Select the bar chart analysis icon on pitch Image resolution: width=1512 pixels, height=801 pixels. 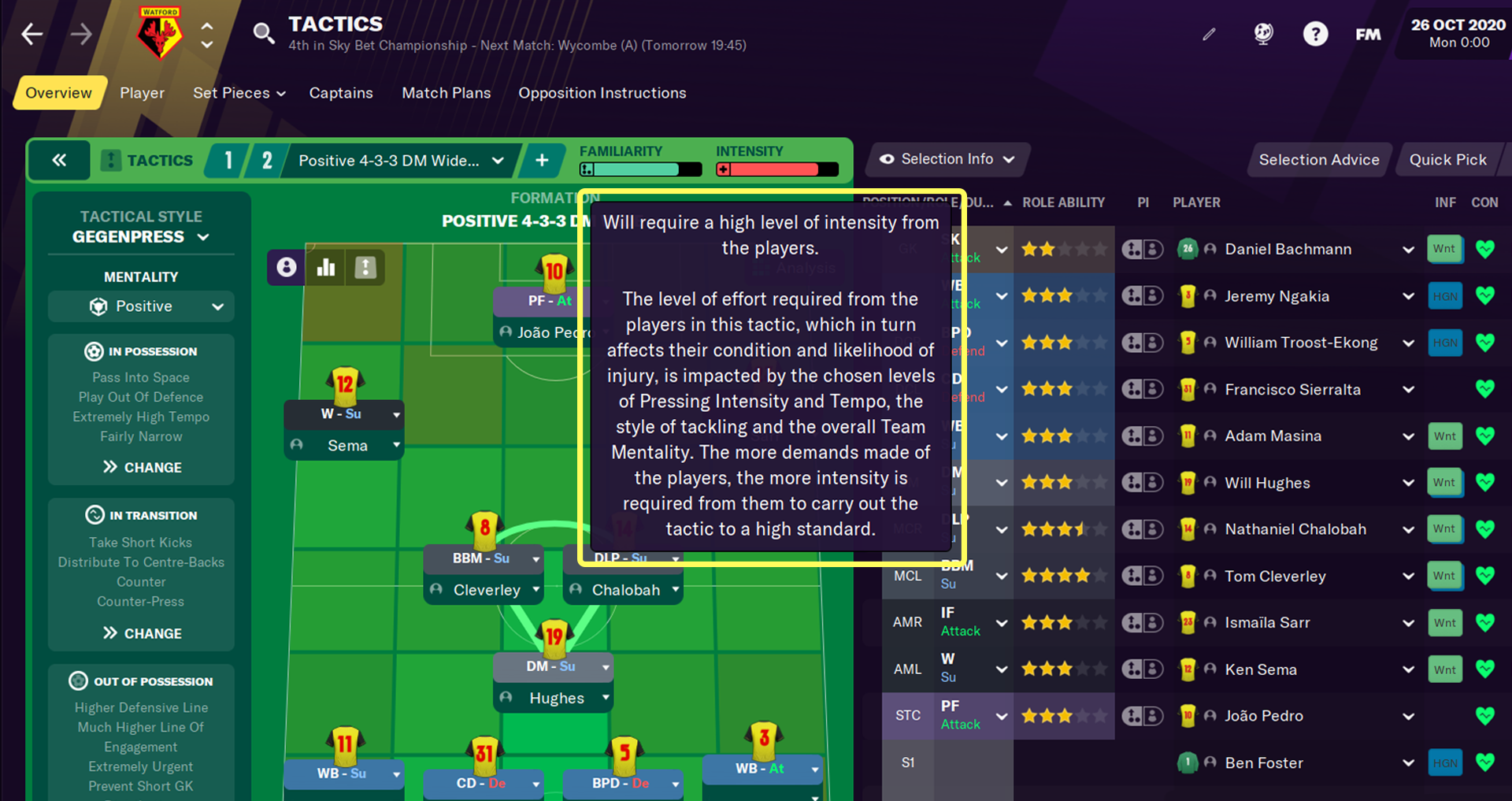(326, 267)
